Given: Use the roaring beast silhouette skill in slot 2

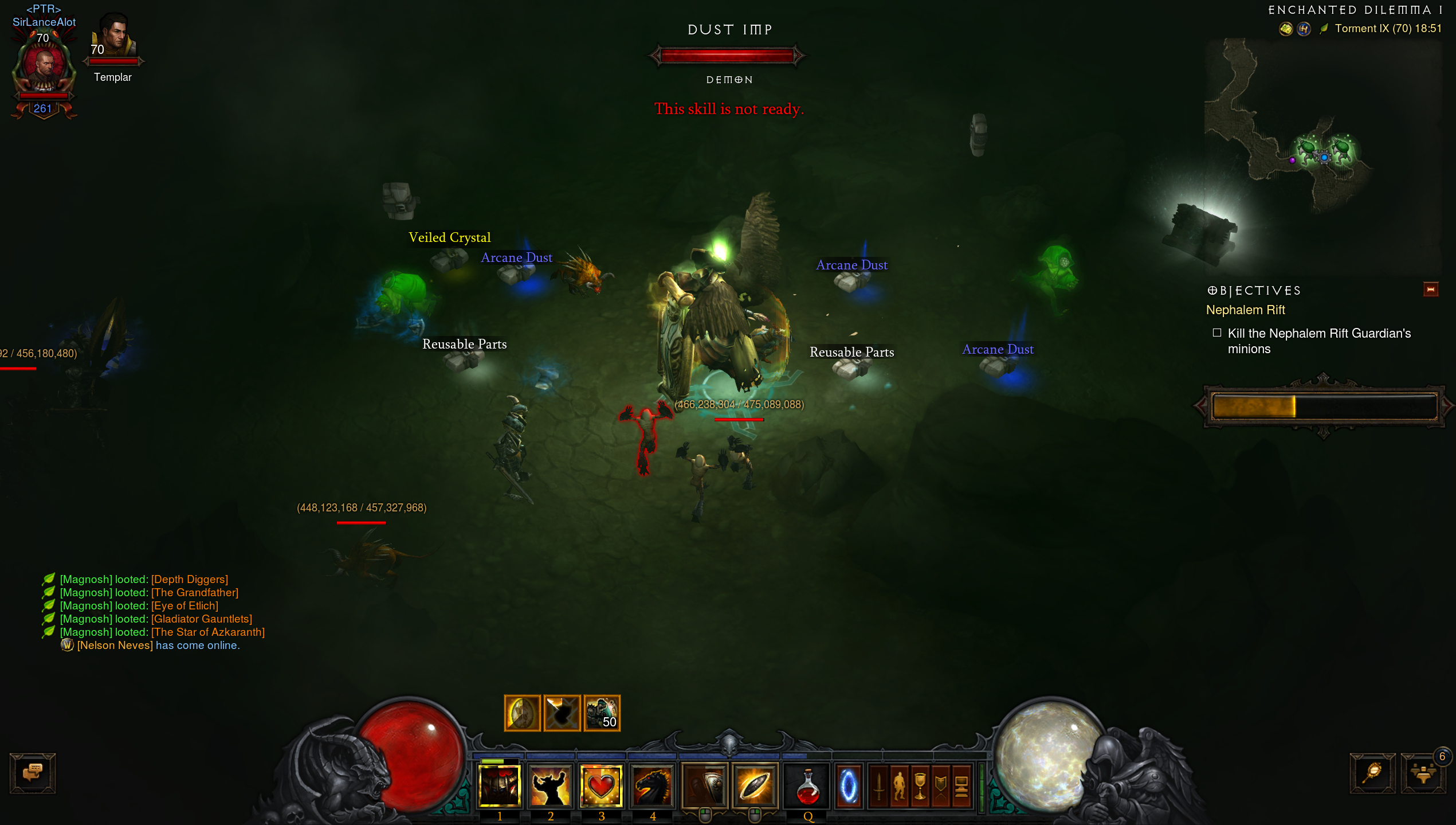Looking at the screenshot, I should tap(550, 785).
